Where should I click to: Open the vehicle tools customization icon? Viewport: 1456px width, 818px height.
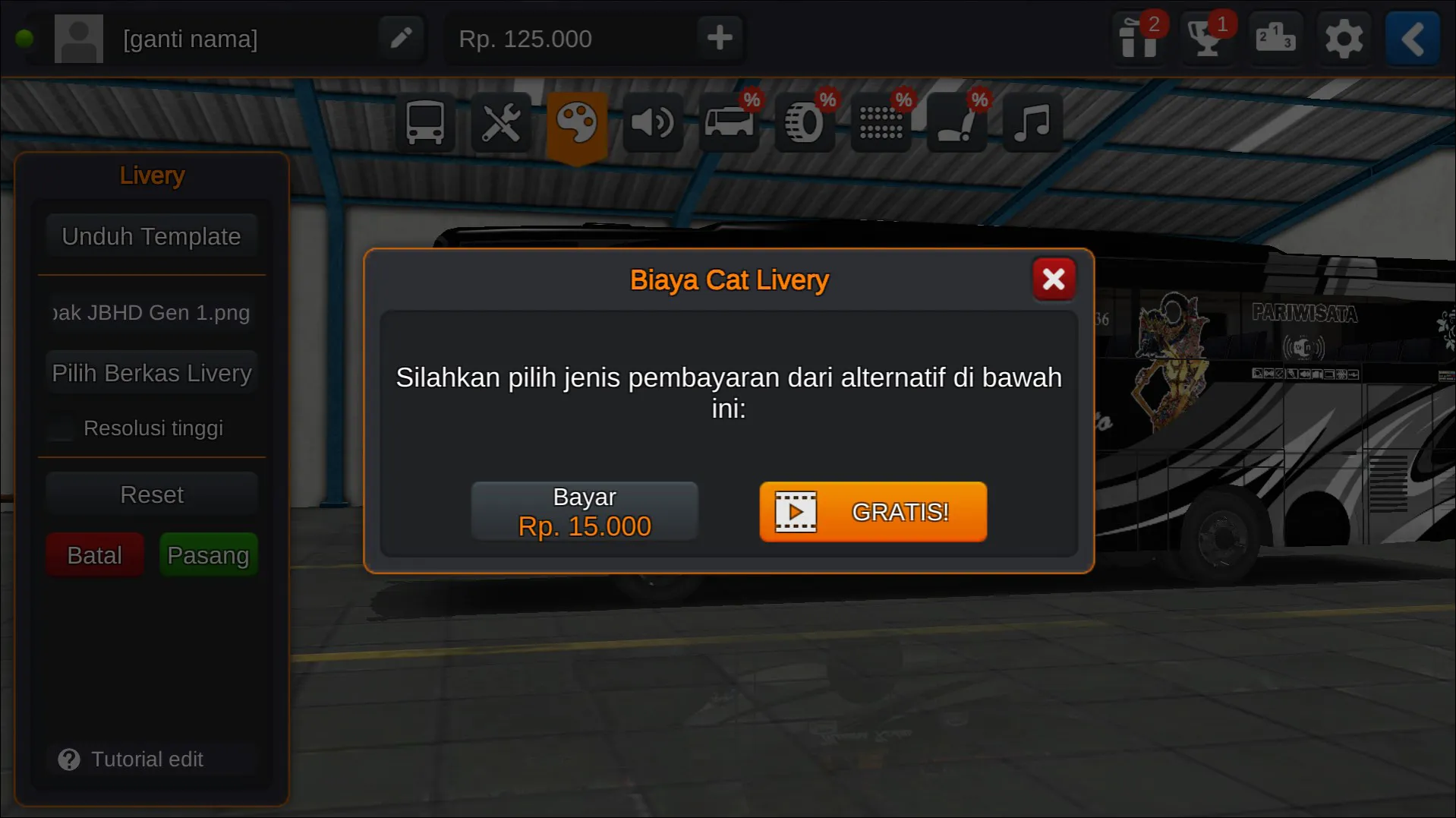(x=500, y=123)
